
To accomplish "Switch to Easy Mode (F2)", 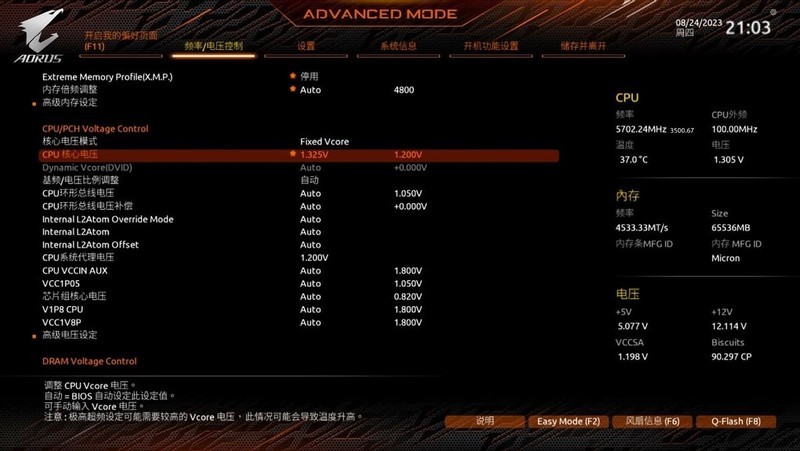I will pyautogui.click(x=567, y=422).
